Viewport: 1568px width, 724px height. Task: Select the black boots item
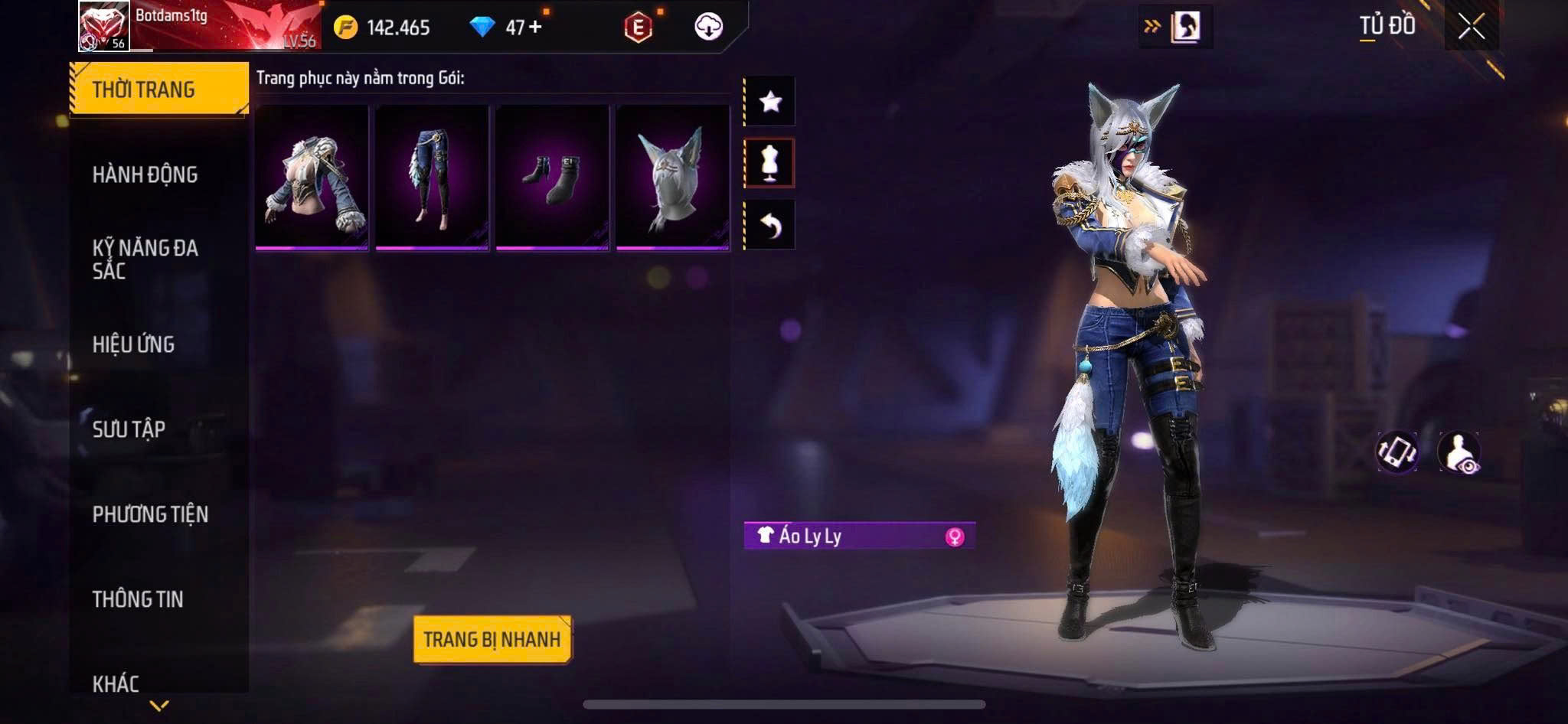[x=552, y=177]
